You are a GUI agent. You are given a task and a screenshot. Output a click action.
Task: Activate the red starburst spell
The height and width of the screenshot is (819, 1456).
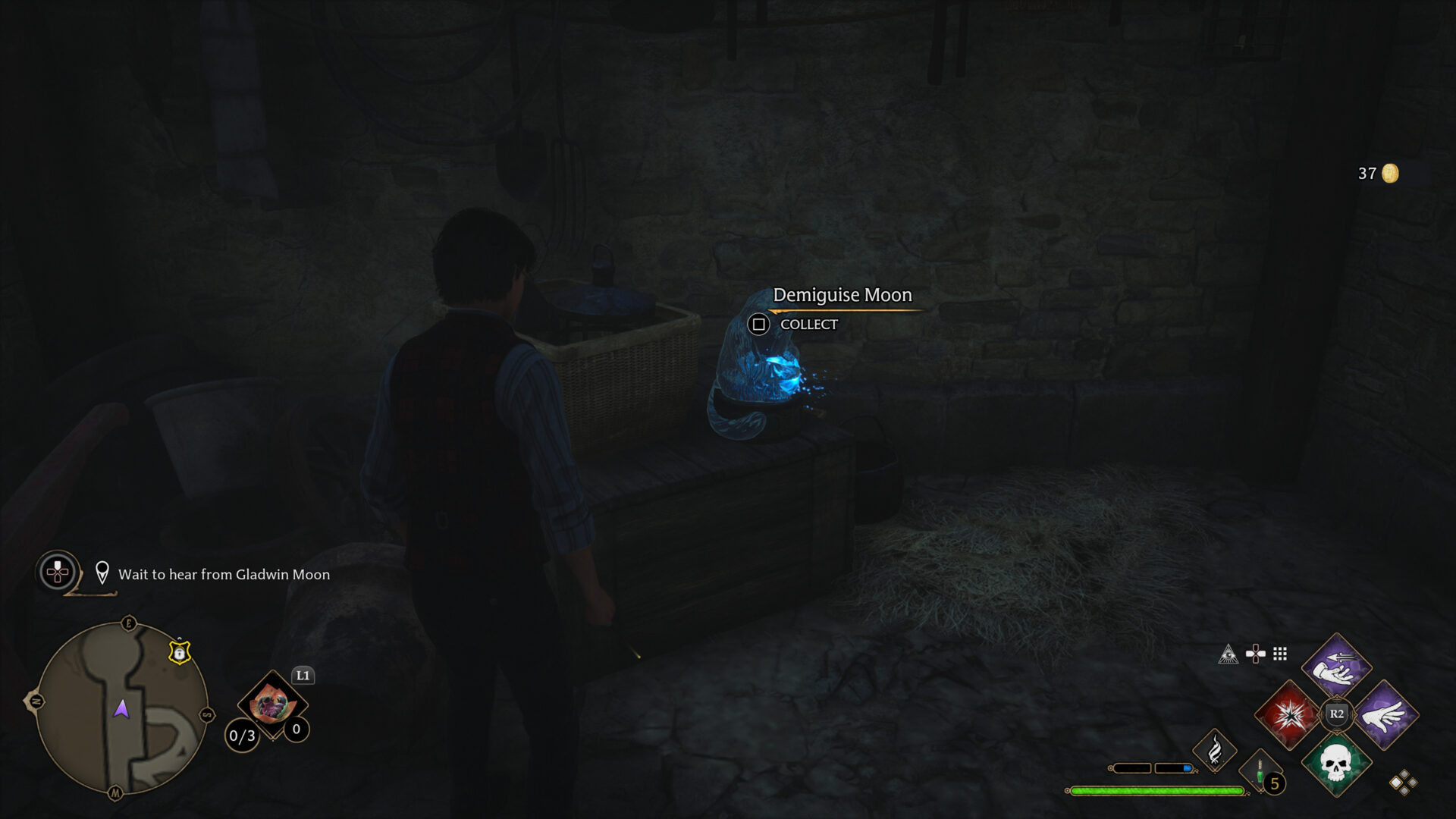[x=1288, y=714]
